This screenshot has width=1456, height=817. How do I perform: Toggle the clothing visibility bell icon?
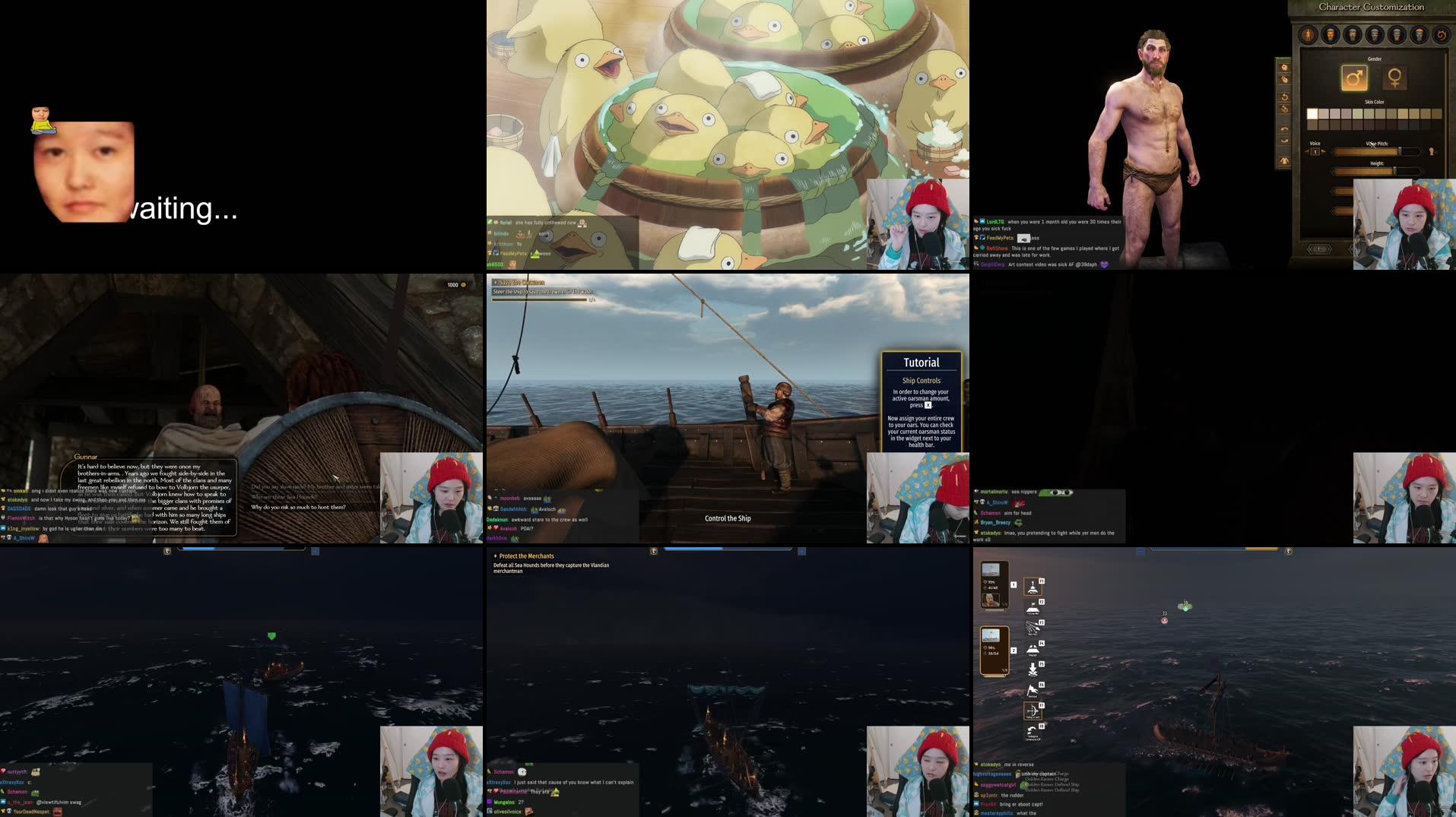pyautogui.click(x=1284, y=160)
